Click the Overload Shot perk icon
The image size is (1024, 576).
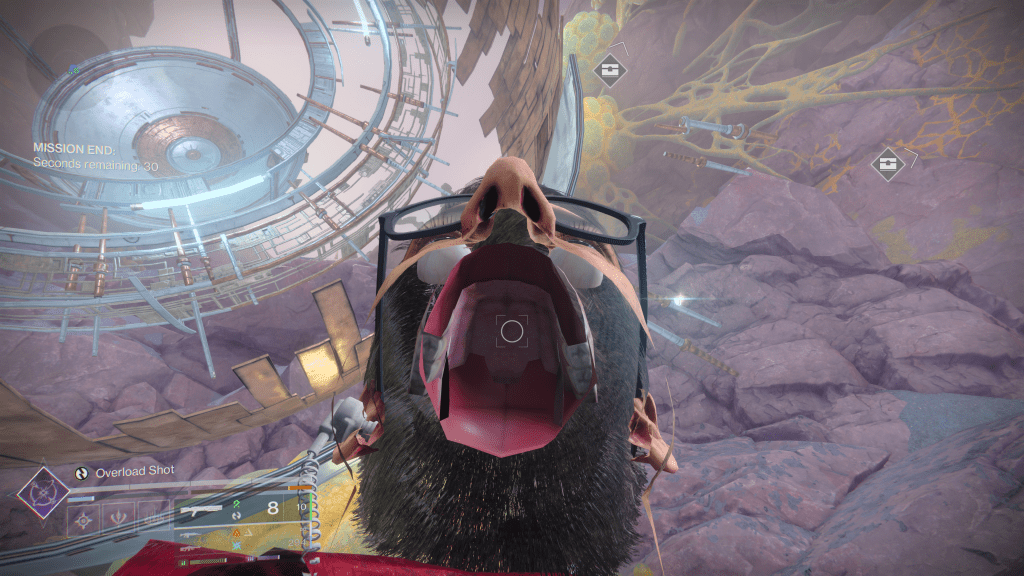point(82,472)
